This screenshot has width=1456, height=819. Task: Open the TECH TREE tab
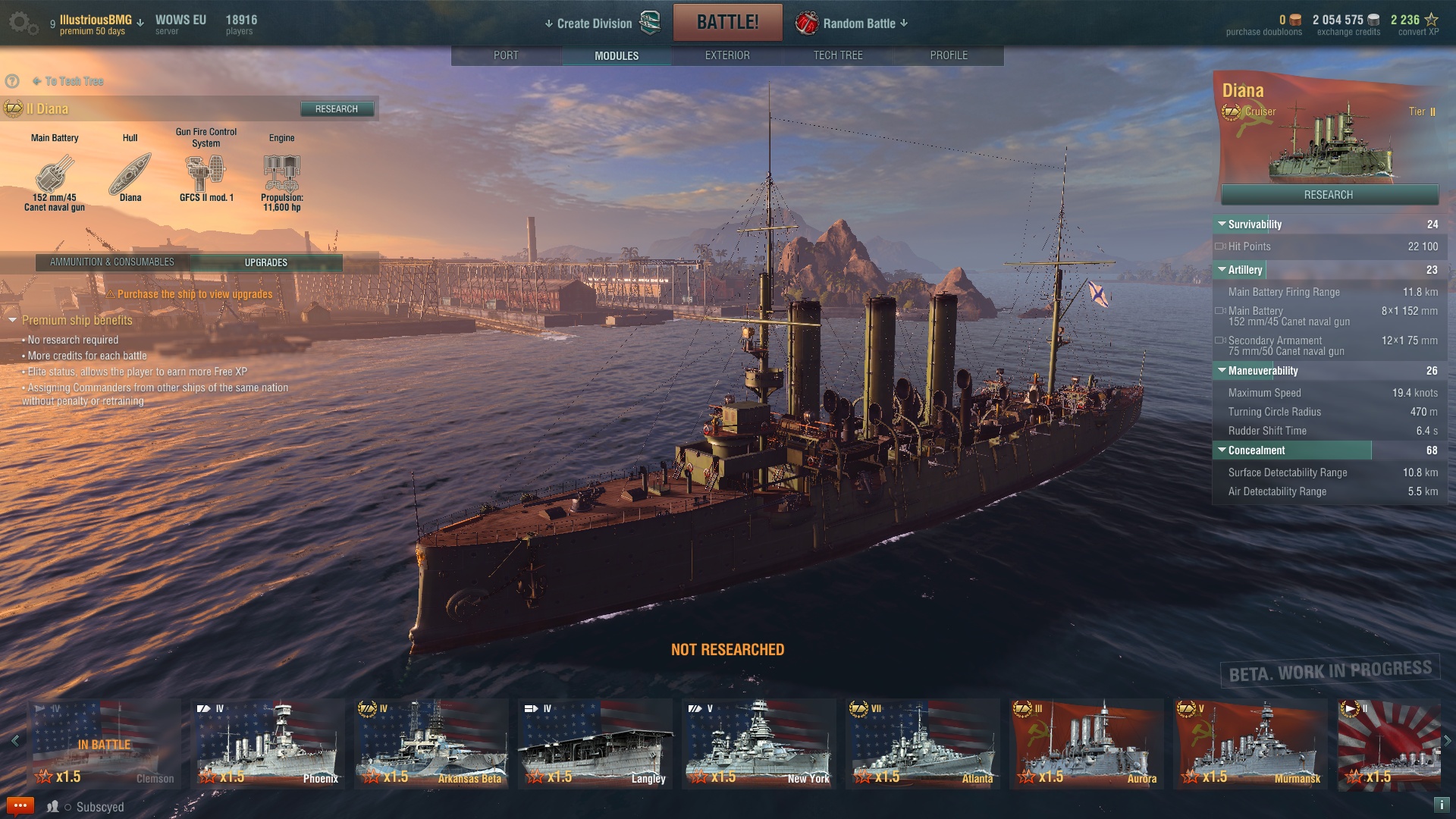pyautogui.click(x=838, y=55)
